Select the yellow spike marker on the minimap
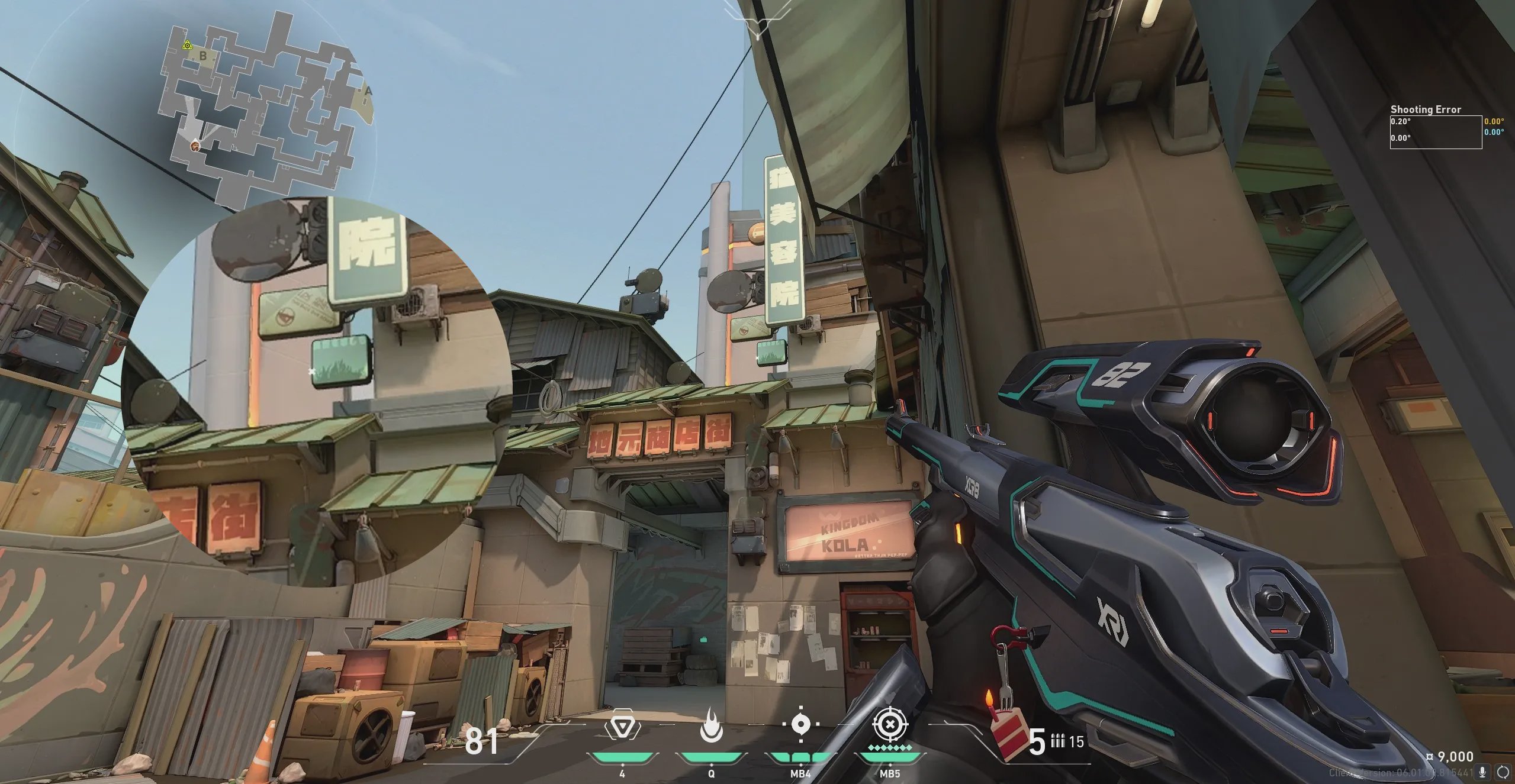This screenshot has height=784, width=1515. 188,45
